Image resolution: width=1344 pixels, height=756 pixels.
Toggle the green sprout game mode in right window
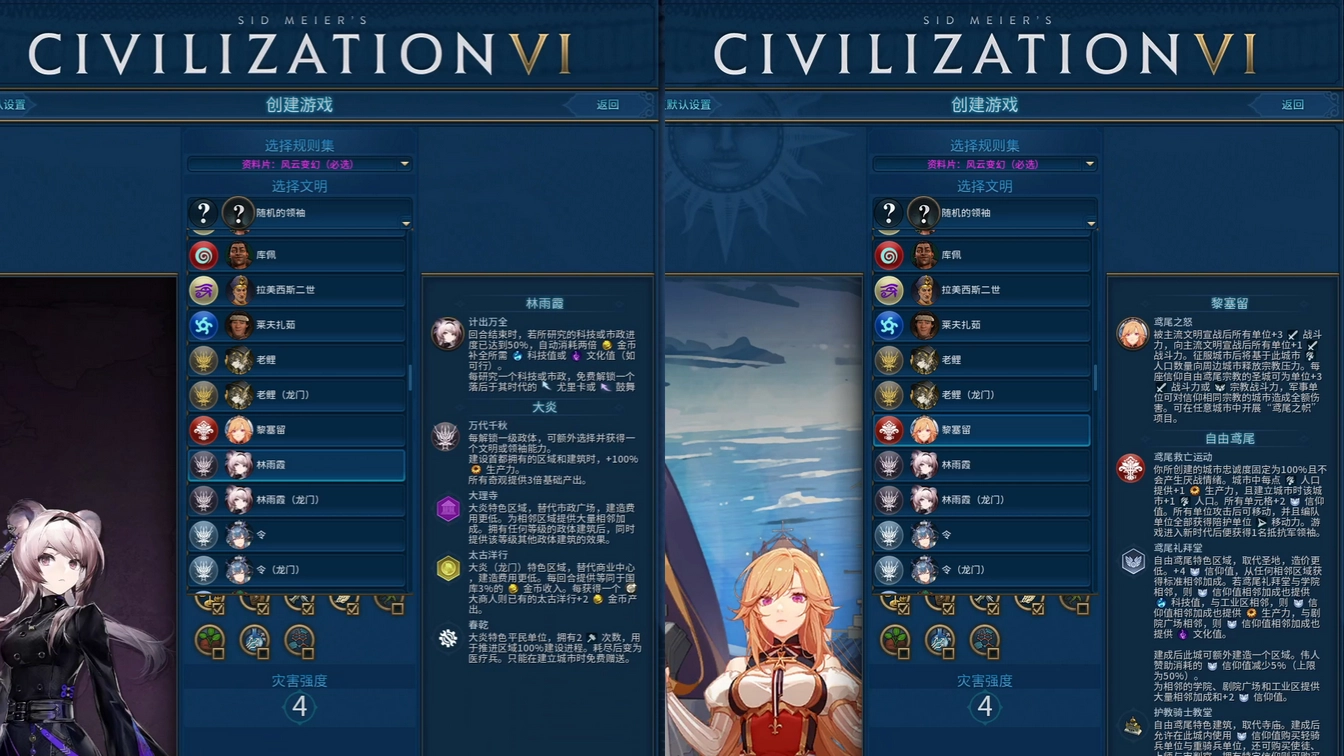[896, 639]
